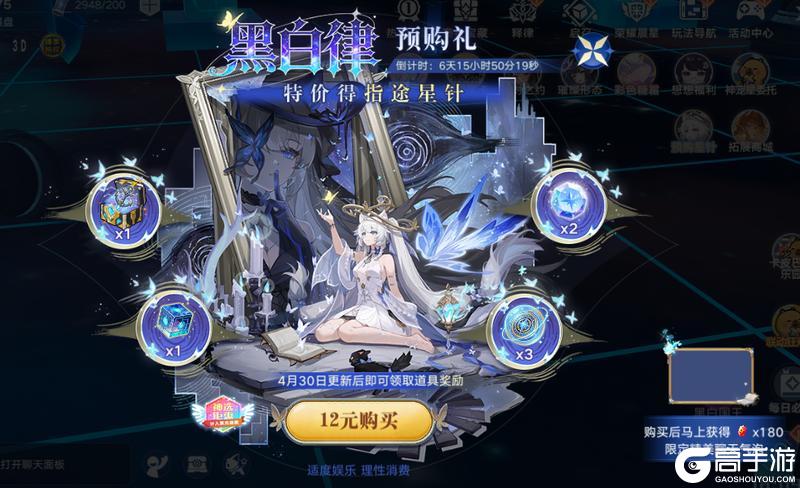The height and width of the screenshot is (488, 800).
Task: Inspect the golden ring compass reward x3
Action: [524, 326]
